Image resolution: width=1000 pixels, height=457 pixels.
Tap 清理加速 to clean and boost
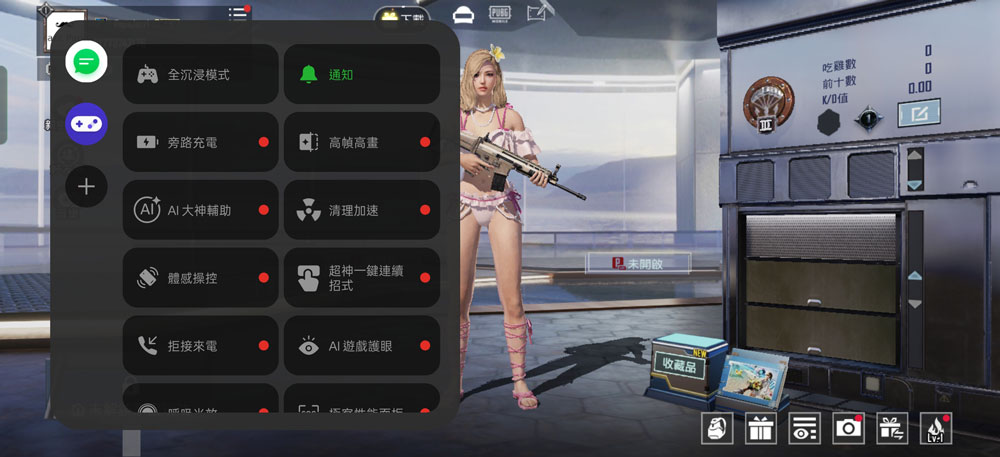[x=362, y=210]
